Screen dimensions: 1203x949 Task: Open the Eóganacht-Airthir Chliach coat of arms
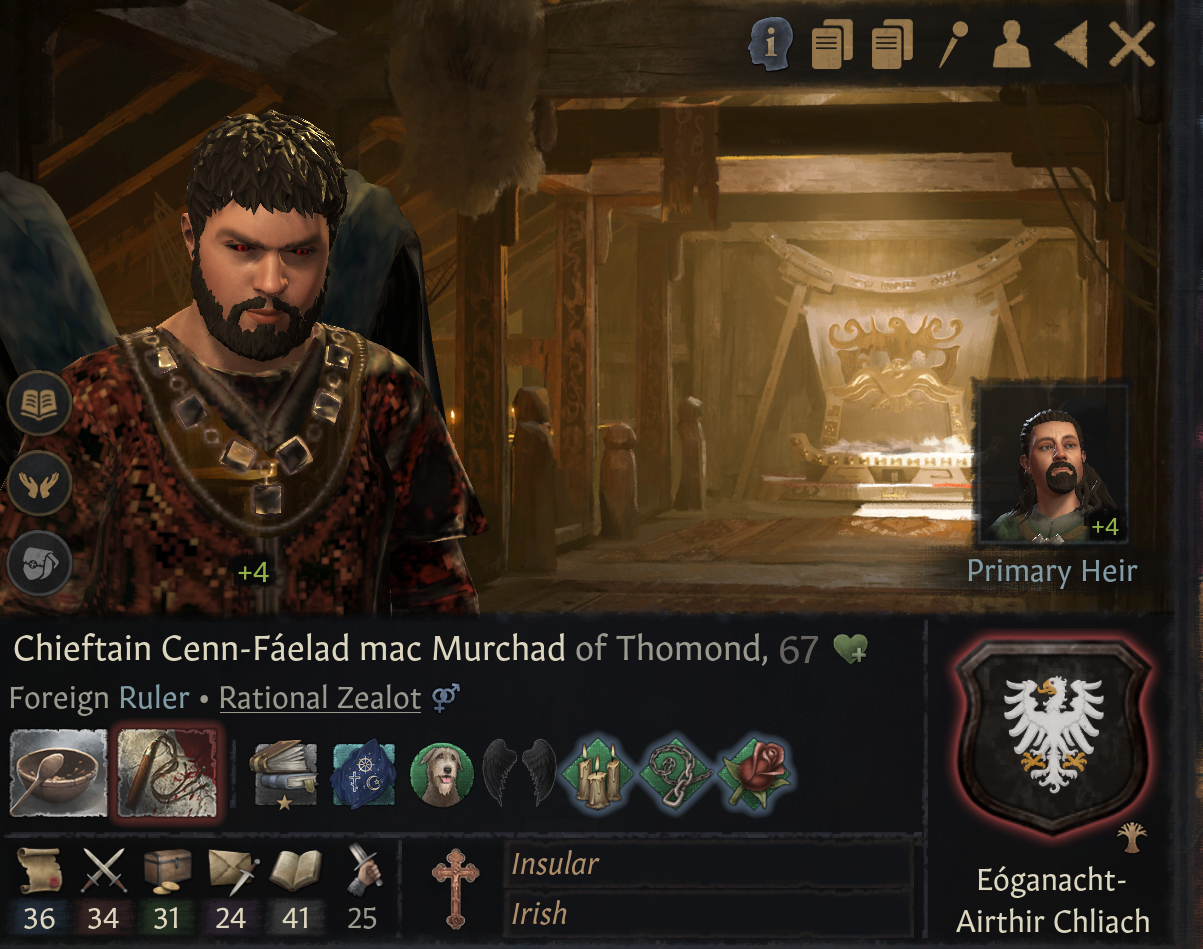coord(1053,738)
